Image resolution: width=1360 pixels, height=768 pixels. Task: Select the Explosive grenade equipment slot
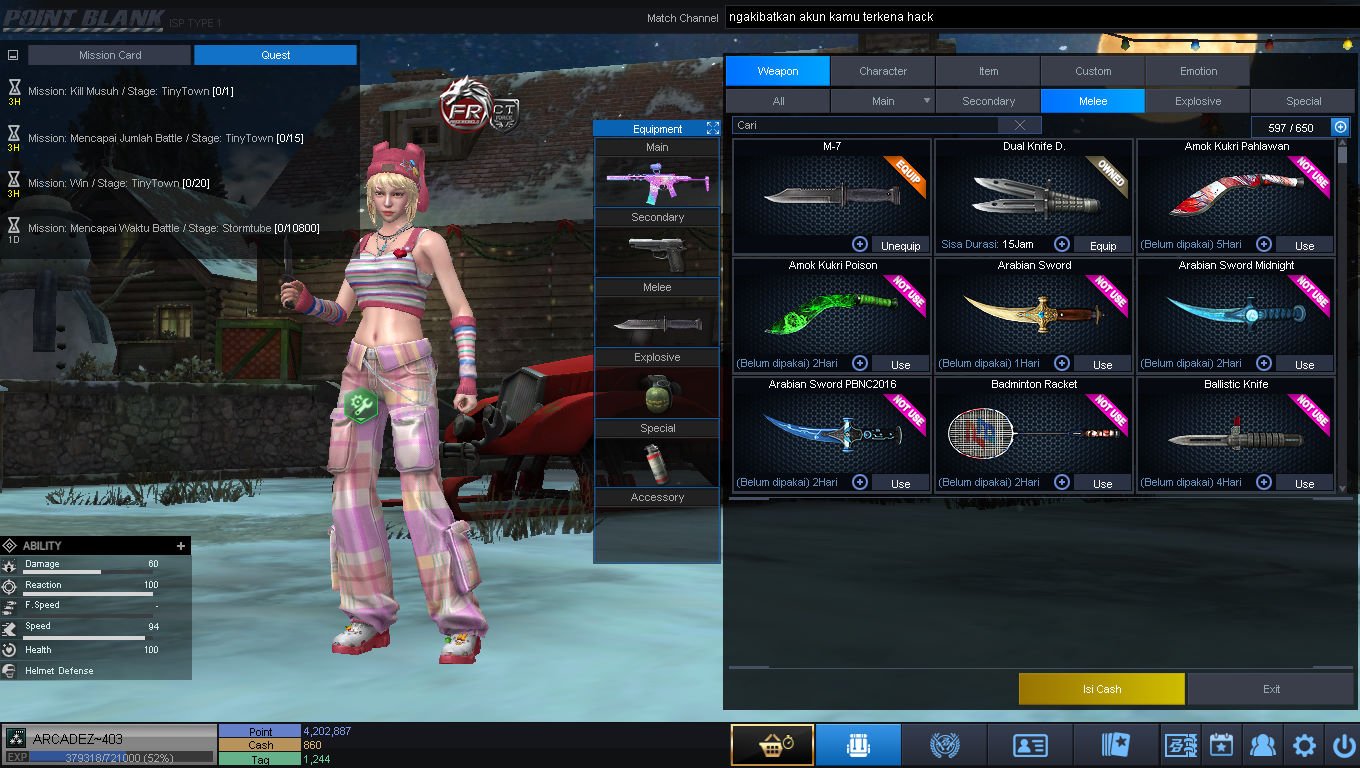coord(657,392)
